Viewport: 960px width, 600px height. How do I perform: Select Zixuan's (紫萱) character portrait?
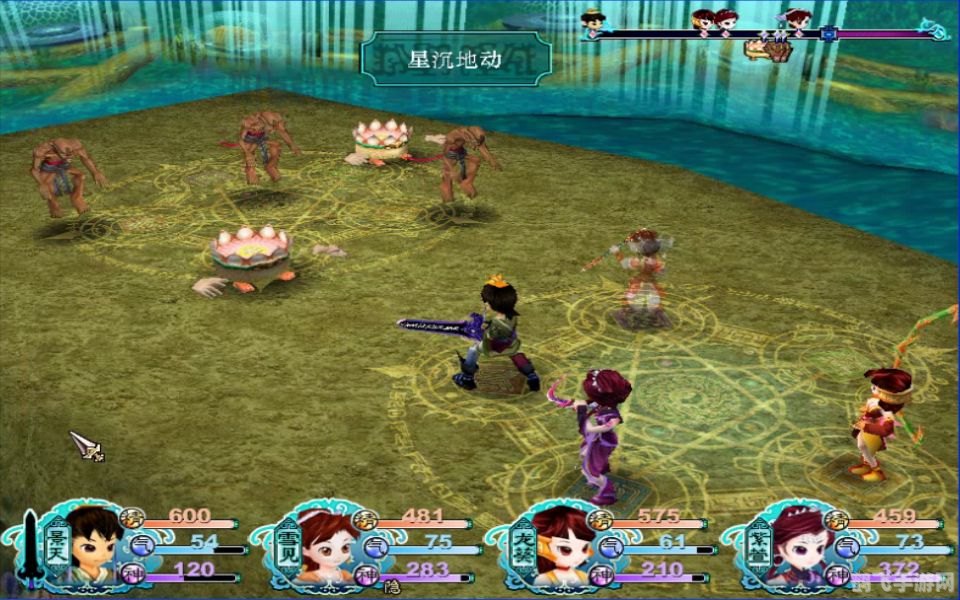795,545
